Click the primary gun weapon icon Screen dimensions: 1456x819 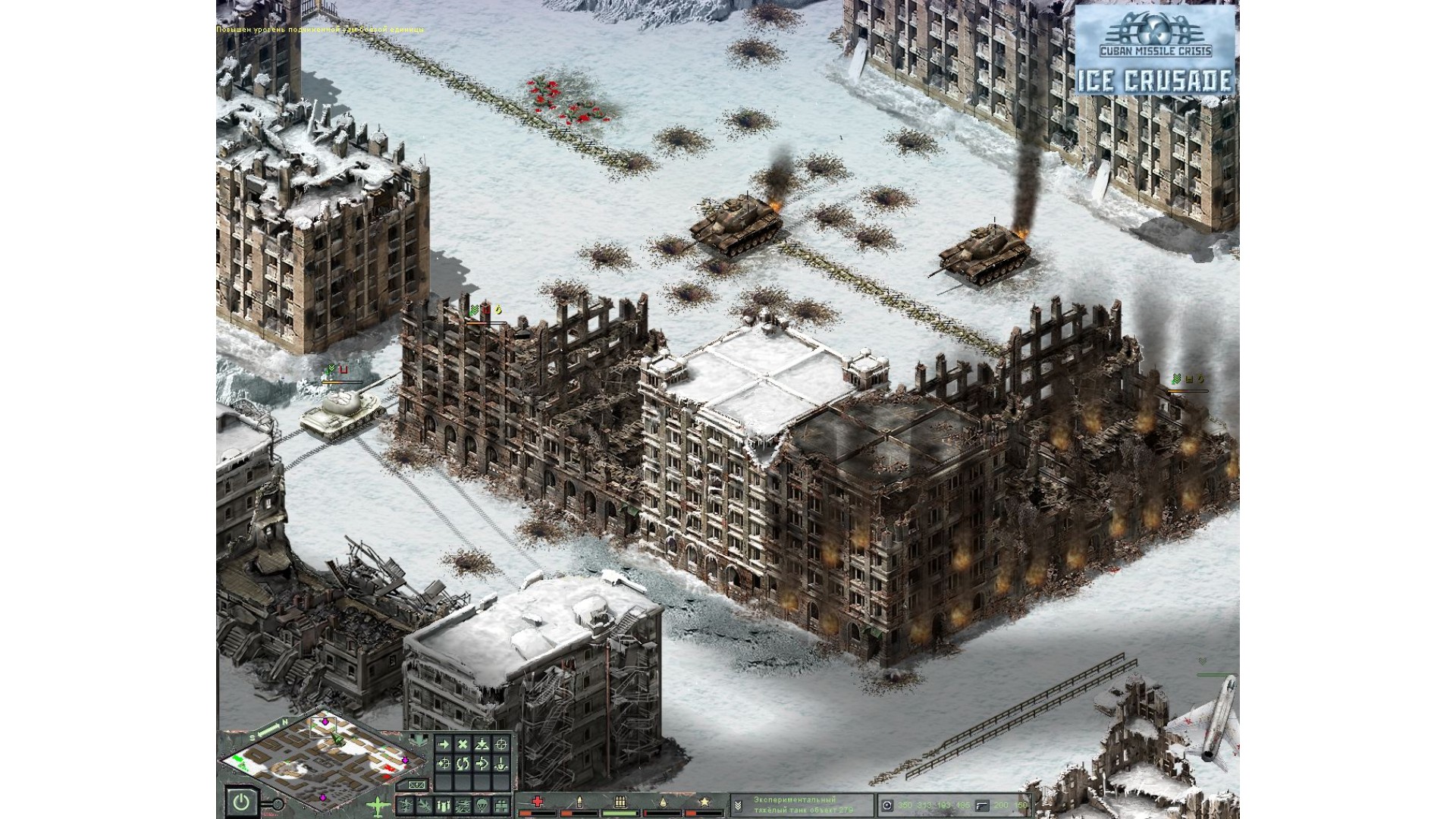[887, 805]
